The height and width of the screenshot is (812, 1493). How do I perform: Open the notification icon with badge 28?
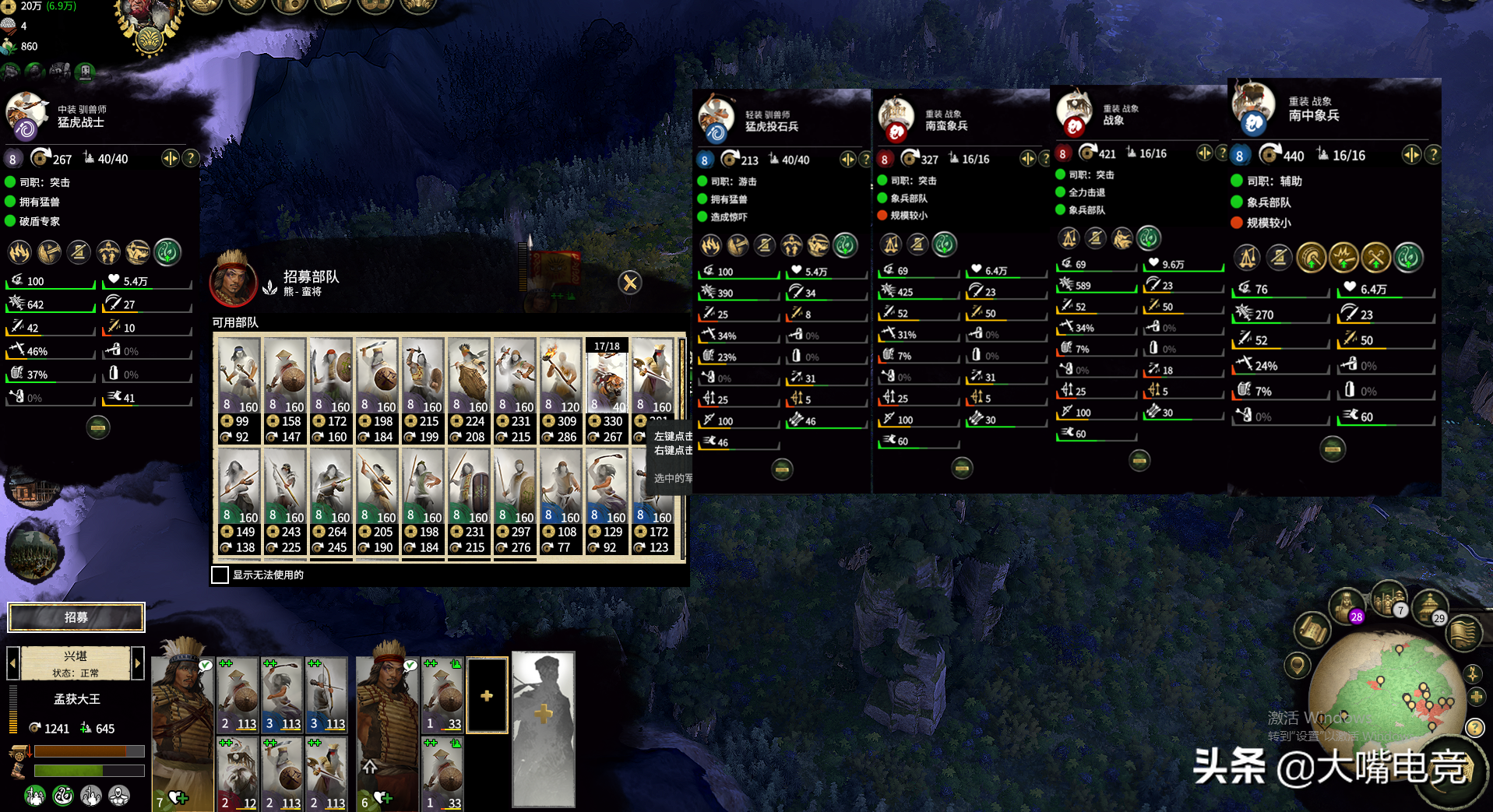point(1347,606)
